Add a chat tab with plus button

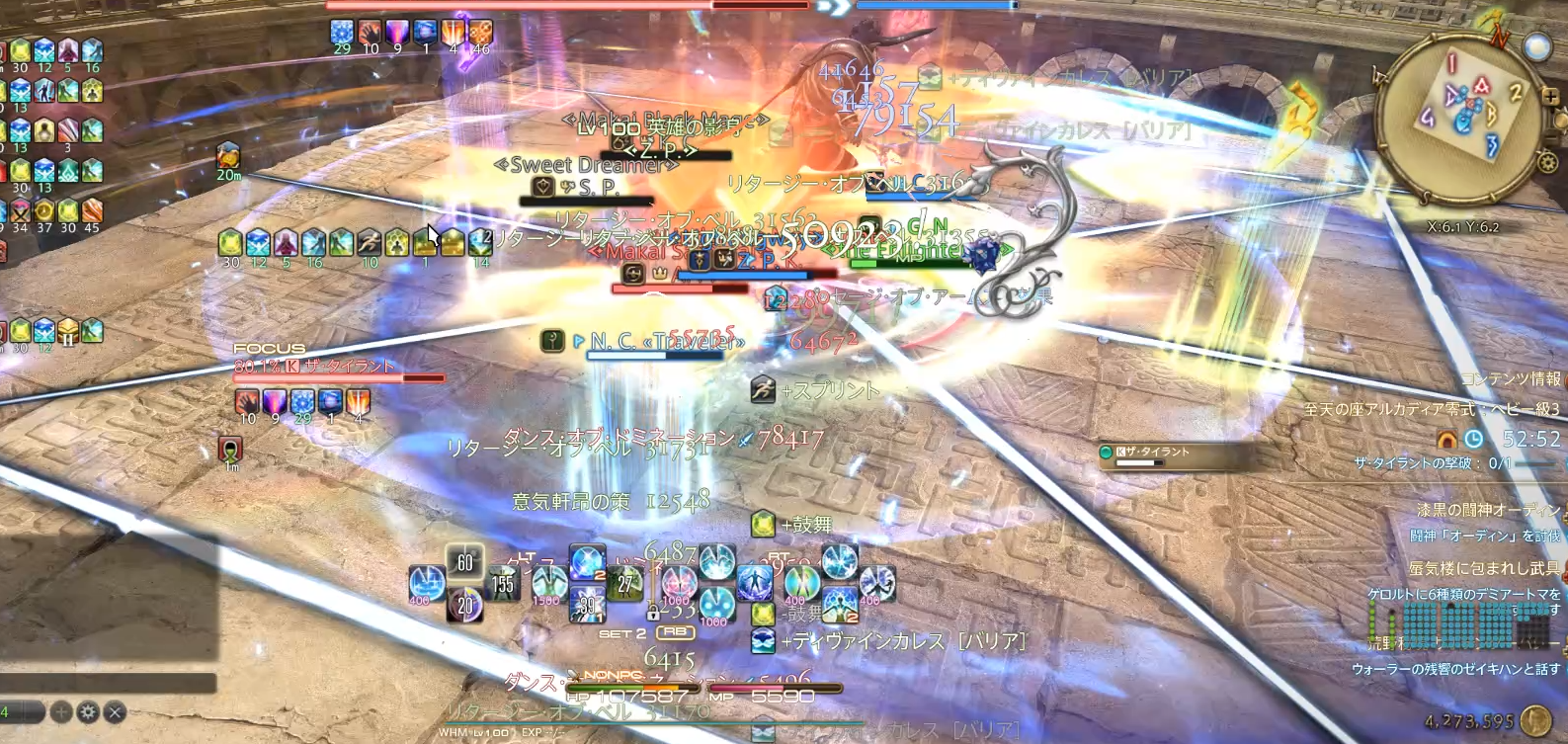pyautogui.click(x=61, y=711)
